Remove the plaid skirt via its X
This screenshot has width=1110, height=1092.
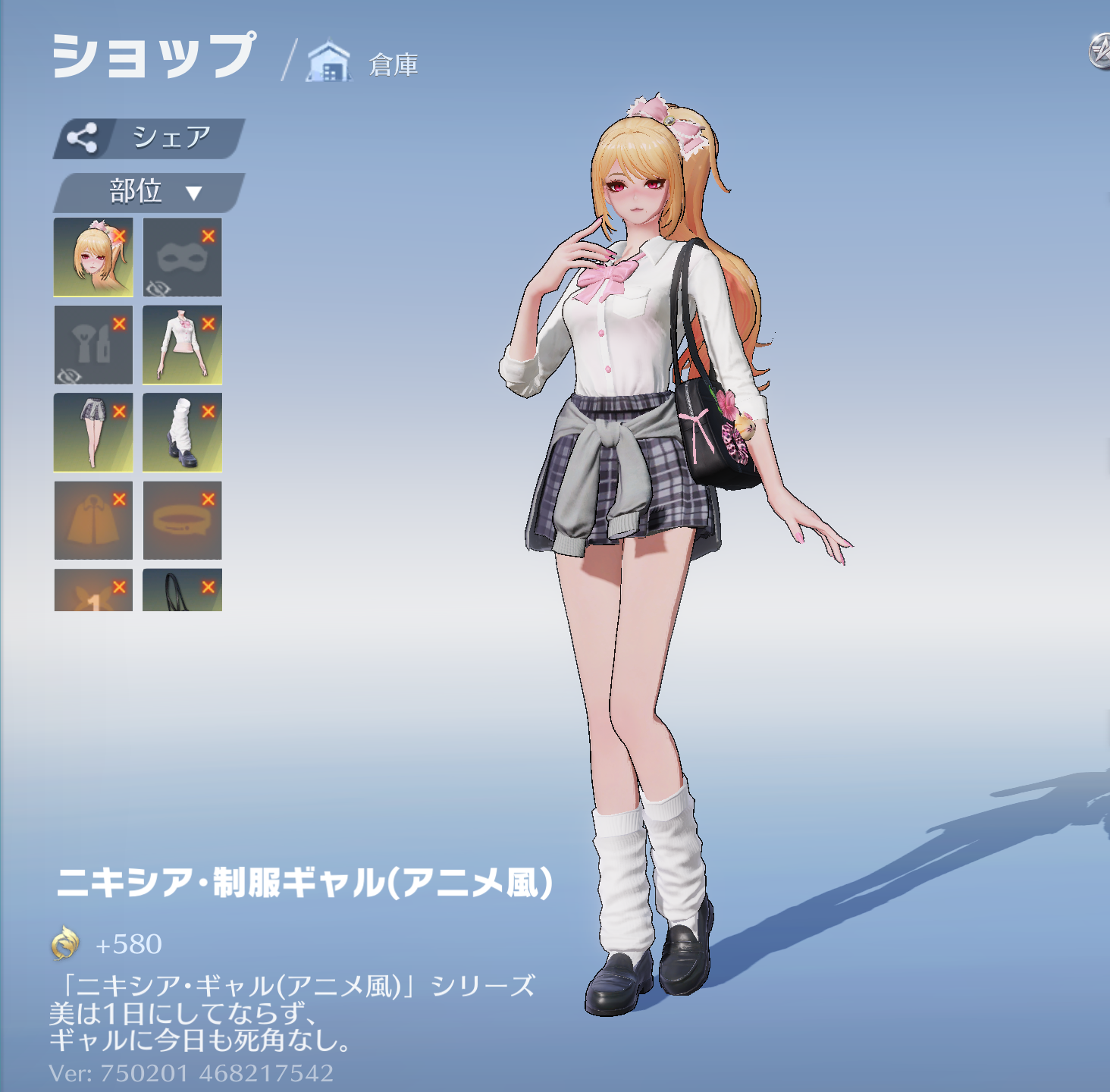(119, 412)
